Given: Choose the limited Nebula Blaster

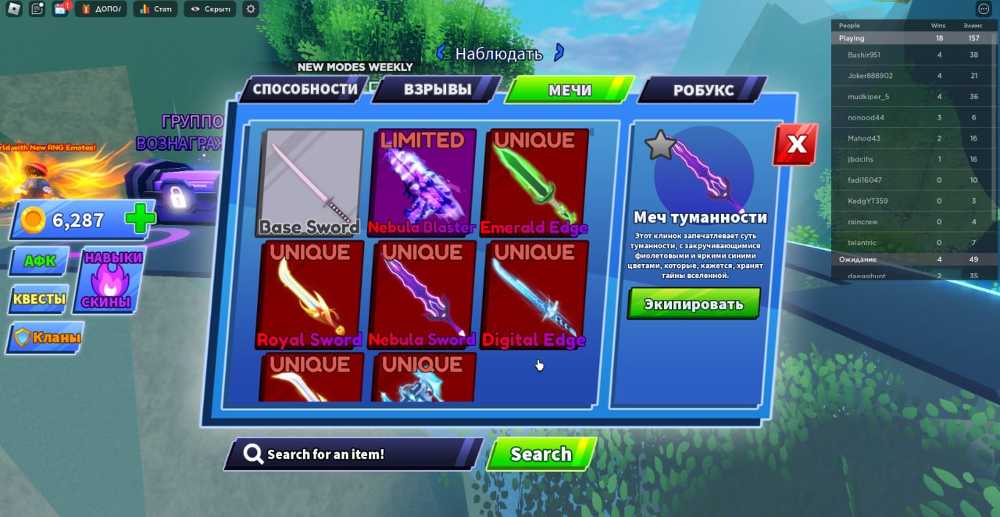Looking at the screenshot, I should click(x=422, y=183).
